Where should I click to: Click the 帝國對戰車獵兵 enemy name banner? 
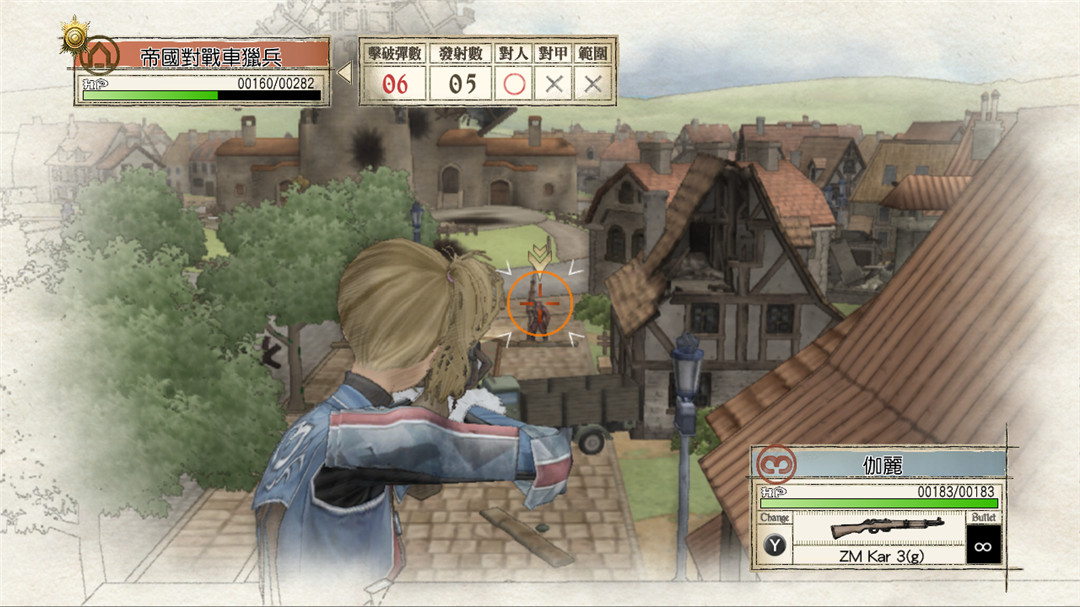pyautogui.click(x=212, y=56)
